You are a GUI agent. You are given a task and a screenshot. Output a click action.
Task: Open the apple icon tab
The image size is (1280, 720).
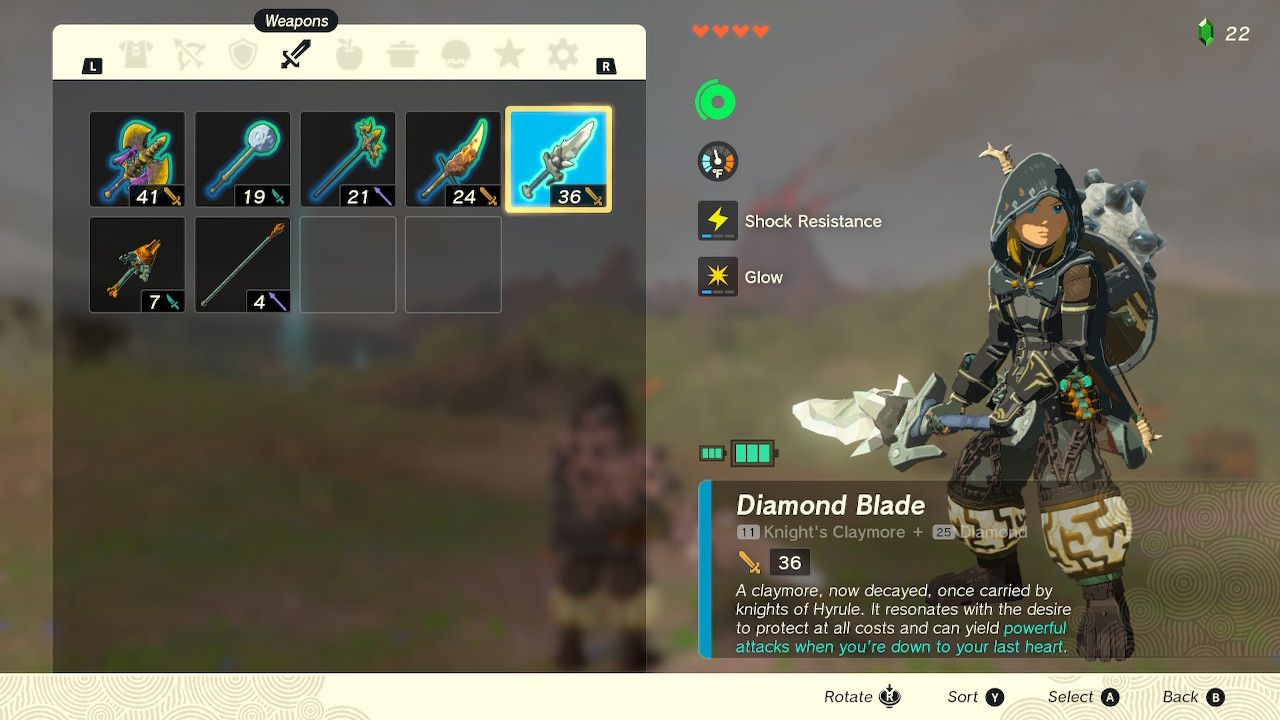click(x=349, y=55)
